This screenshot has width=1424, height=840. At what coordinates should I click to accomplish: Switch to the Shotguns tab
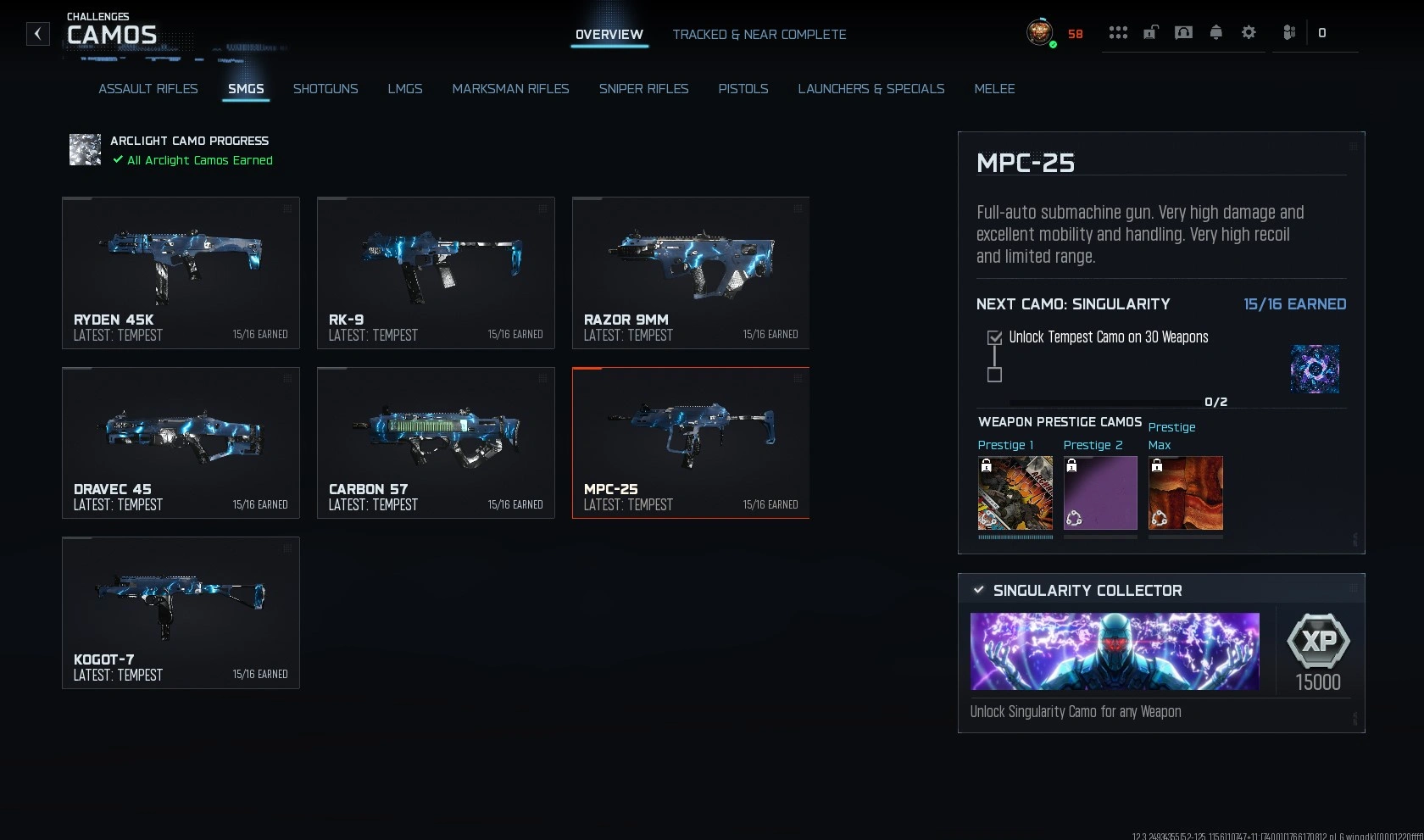(325, 89)
